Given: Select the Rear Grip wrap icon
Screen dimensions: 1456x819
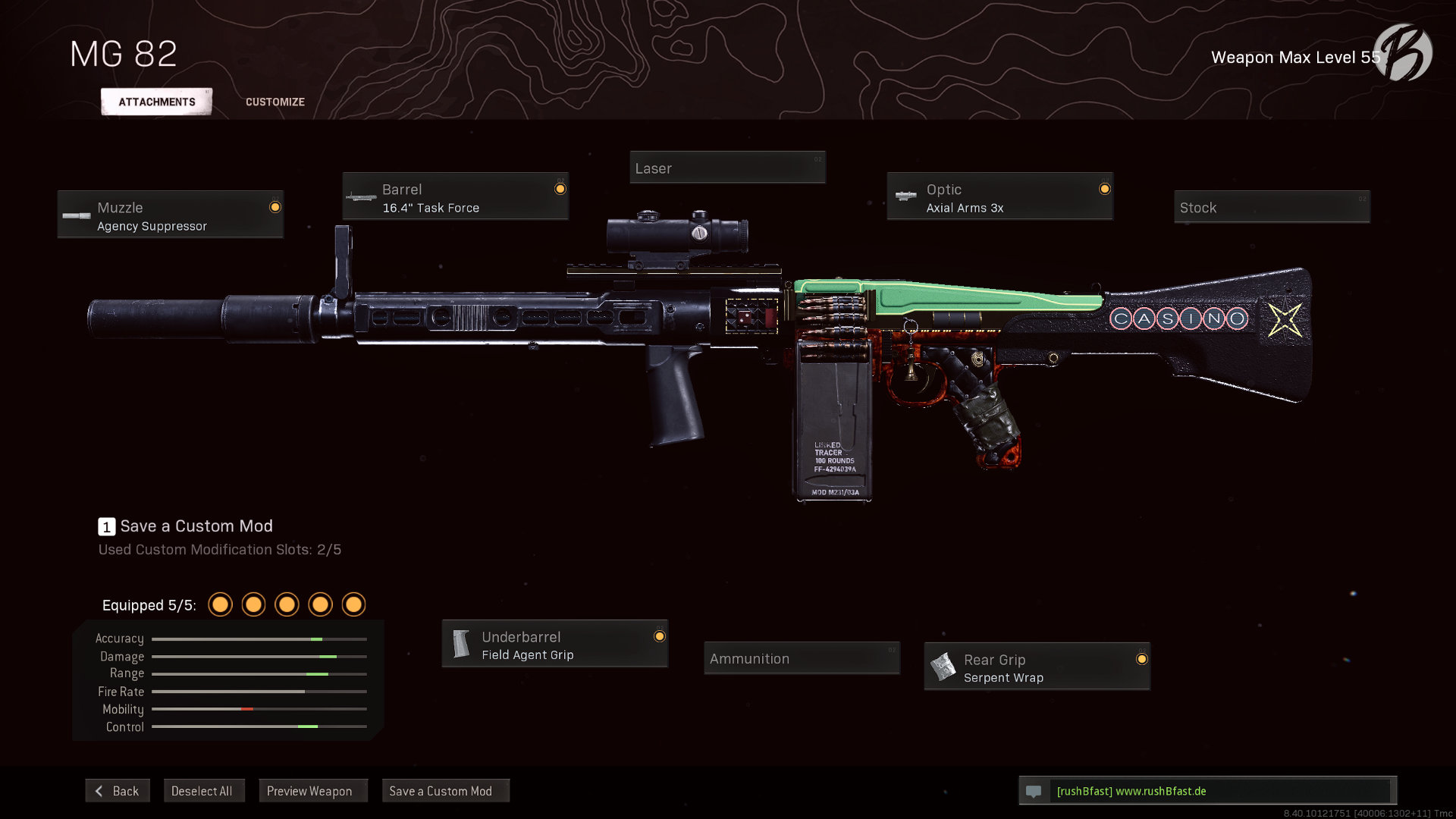Looking at the screenshot, I should [943, 667].
